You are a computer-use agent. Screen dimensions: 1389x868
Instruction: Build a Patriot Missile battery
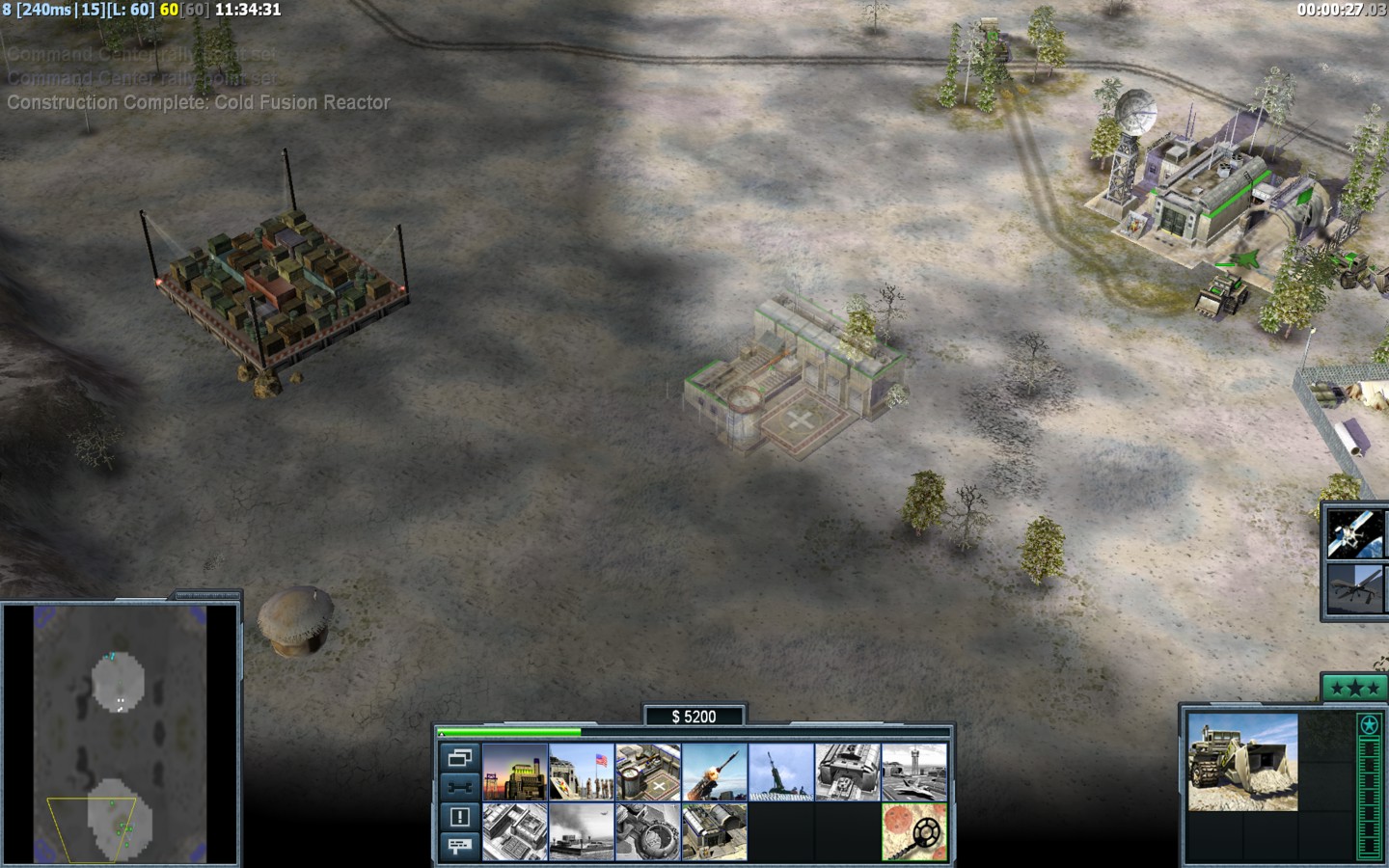pos(715,772)
